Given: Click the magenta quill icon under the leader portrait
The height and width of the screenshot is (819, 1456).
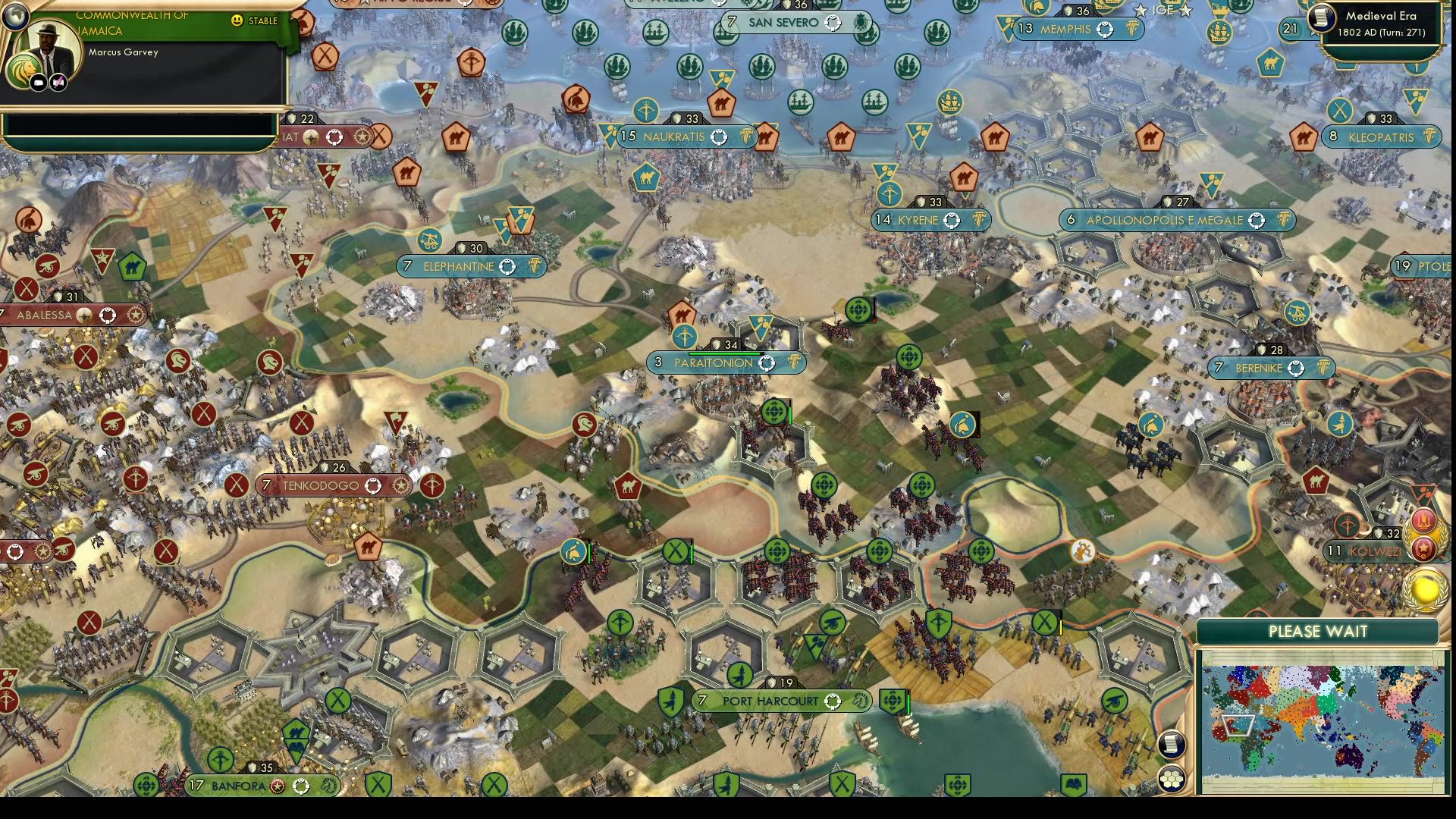Looking at the screenshot, I should point(58,82).
